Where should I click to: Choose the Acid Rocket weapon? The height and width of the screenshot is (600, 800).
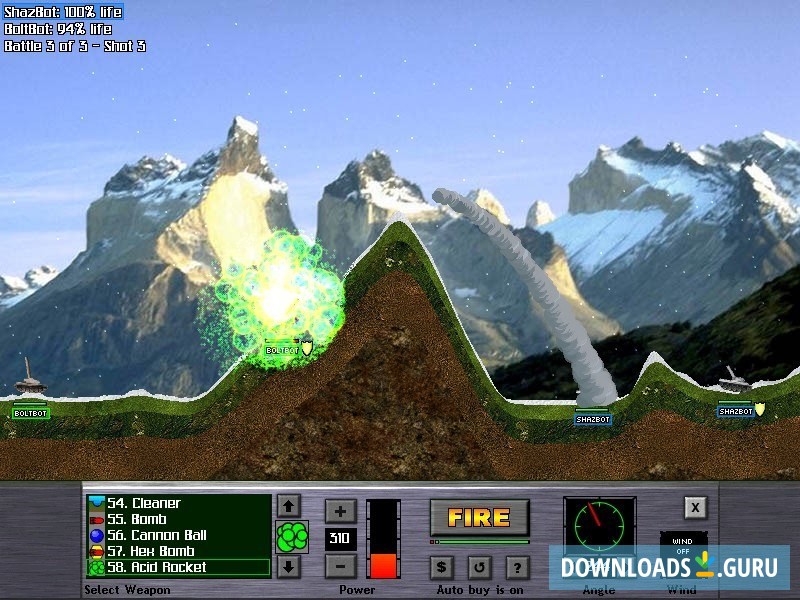point(178,567)
